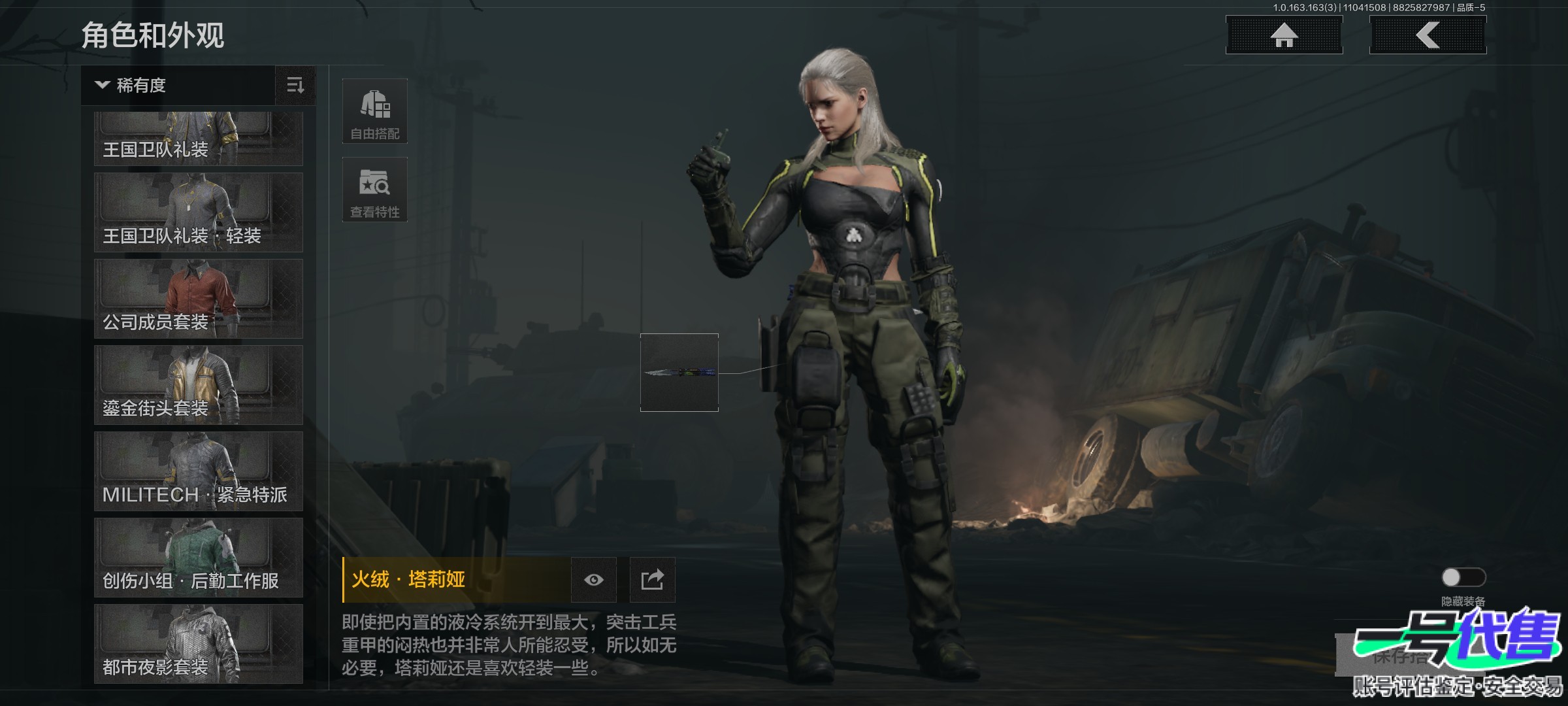Click the eye preview icon
Screen dimensions: 1568x706
click(593, 580)
